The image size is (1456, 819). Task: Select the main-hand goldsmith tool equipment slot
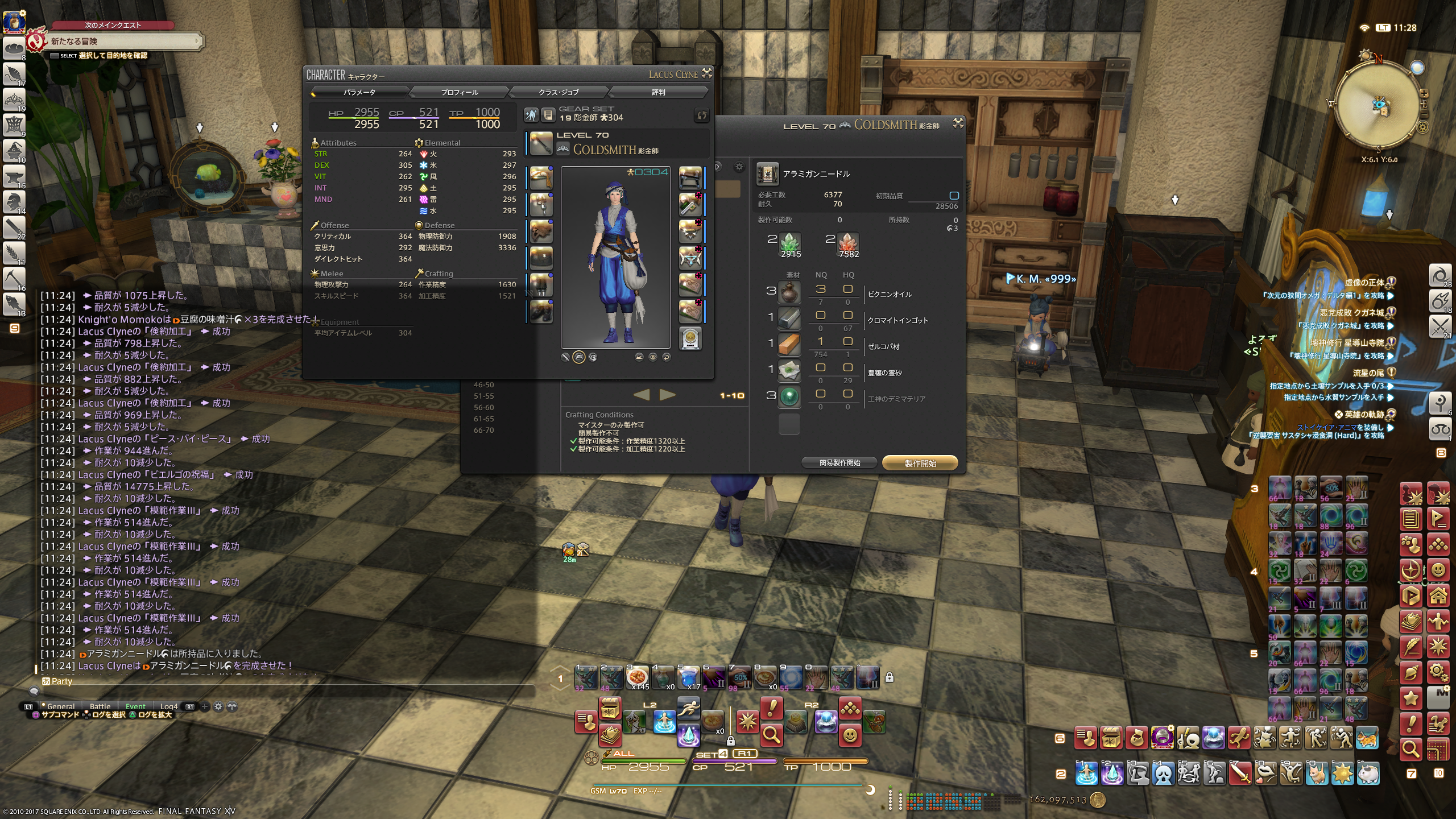(541, 143)
